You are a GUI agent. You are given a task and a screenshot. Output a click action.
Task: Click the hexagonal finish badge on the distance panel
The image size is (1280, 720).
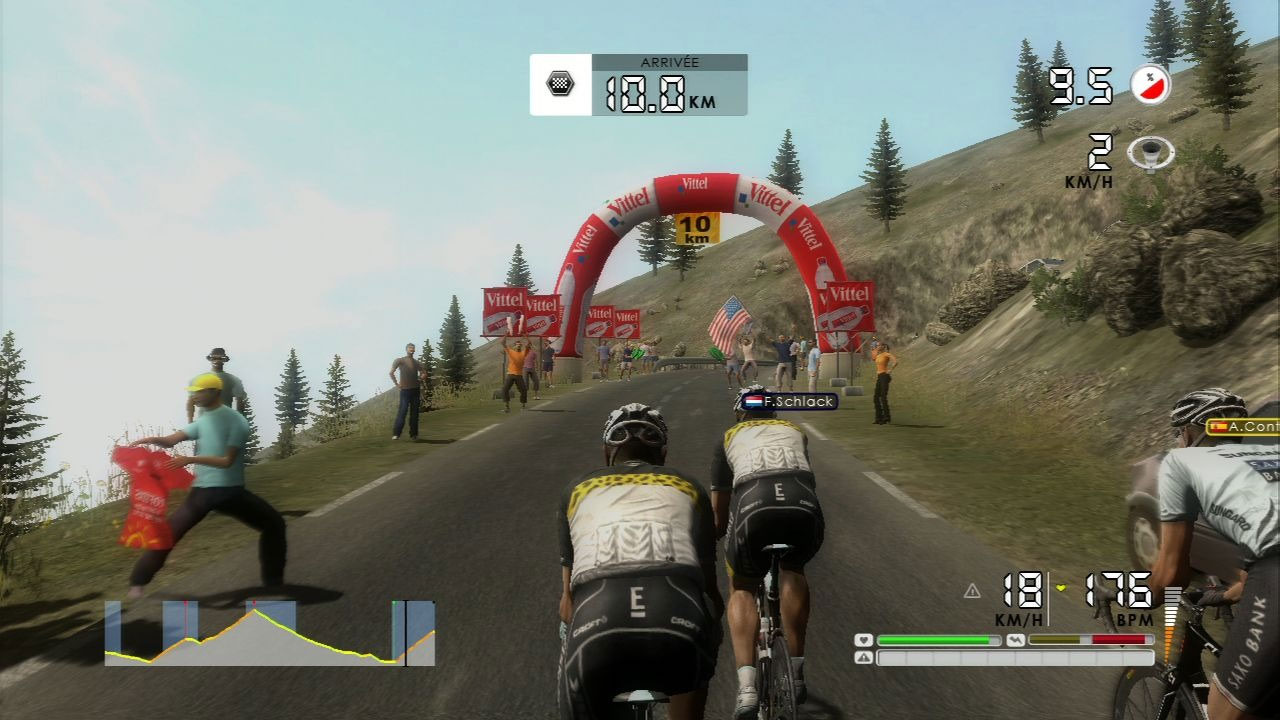(x=563, y=85)
